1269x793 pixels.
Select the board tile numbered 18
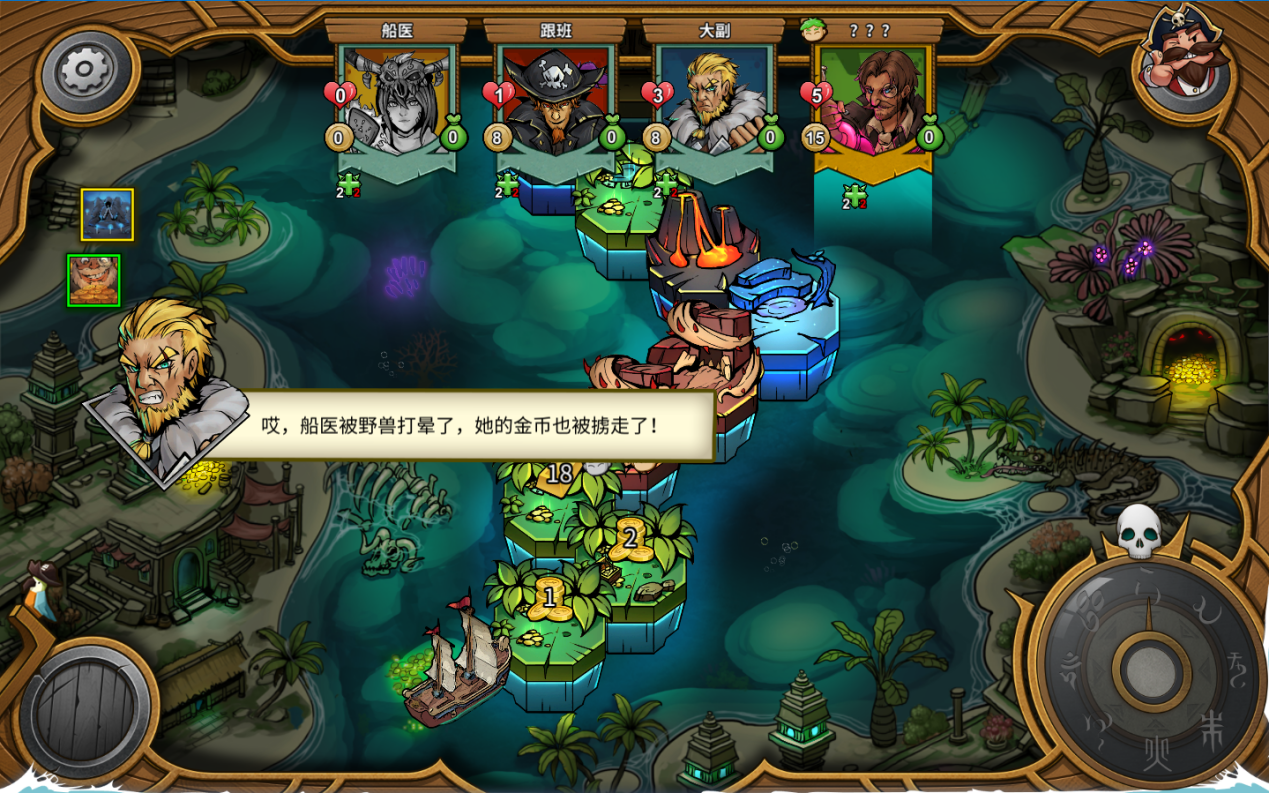coord(558,474)
